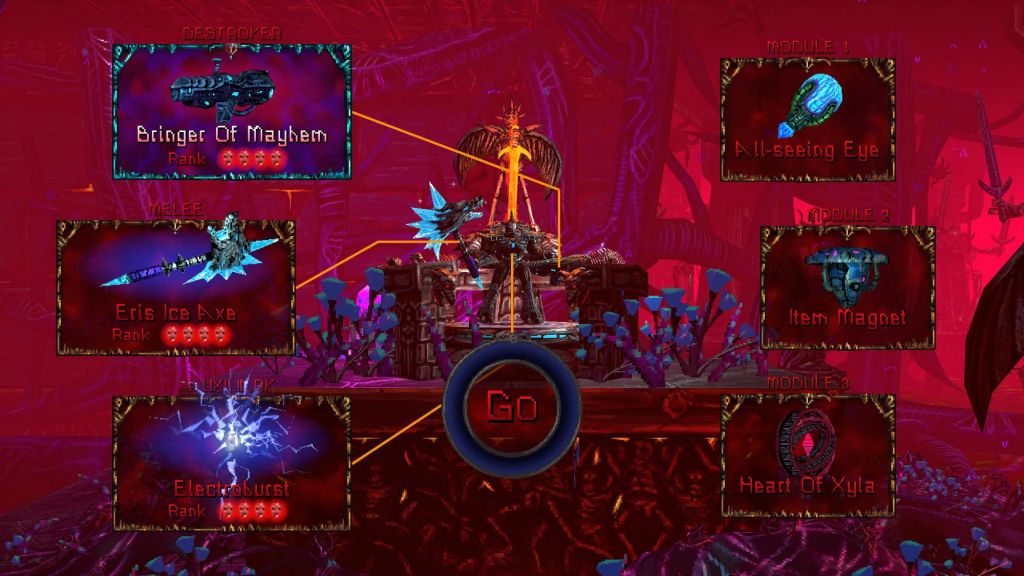1024x576 pixels.
Task: Open the Heart Of Xyla module slot
Action: [x=807, y=454]
